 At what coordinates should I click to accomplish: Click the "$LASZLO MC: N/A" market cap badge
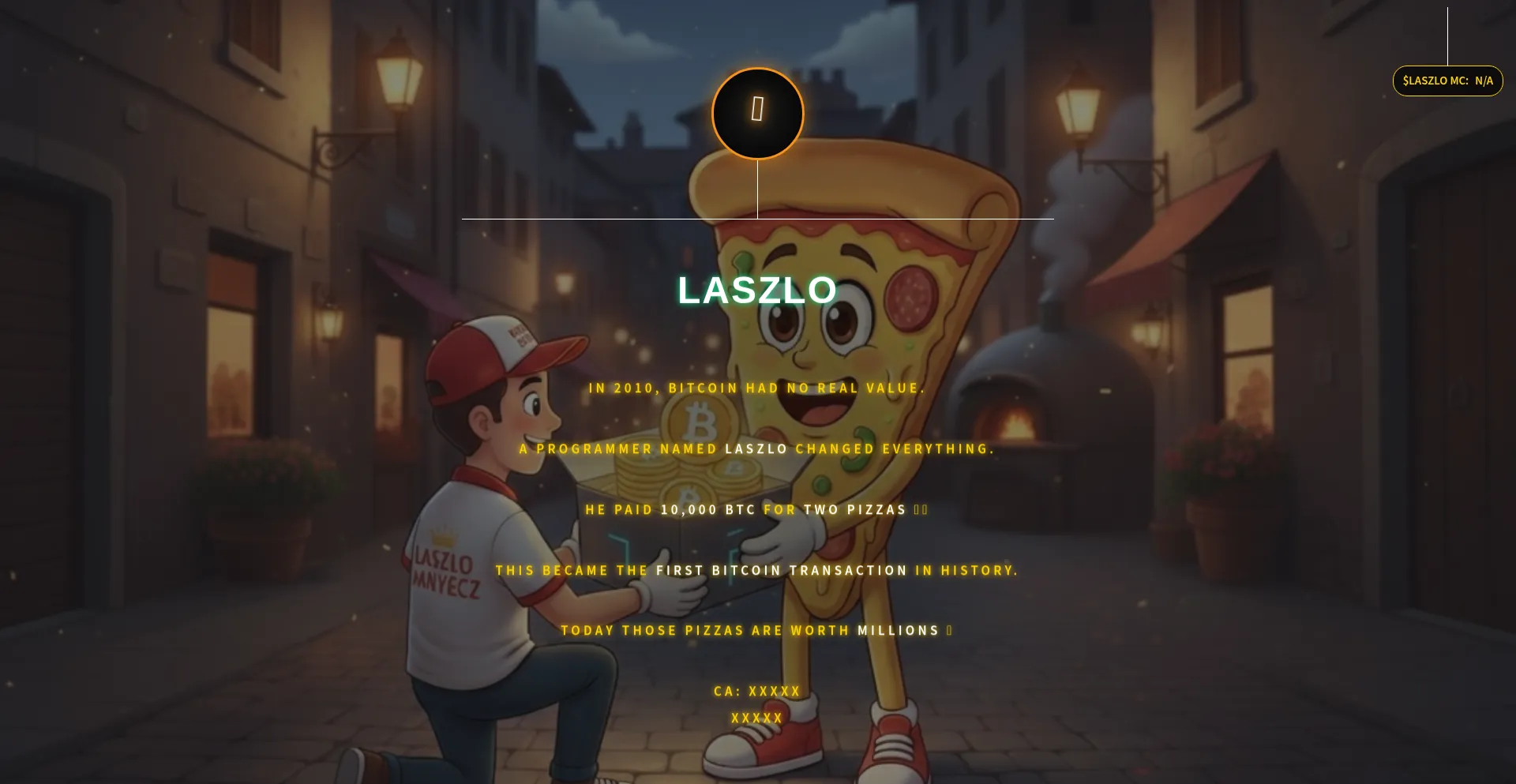1447,80
